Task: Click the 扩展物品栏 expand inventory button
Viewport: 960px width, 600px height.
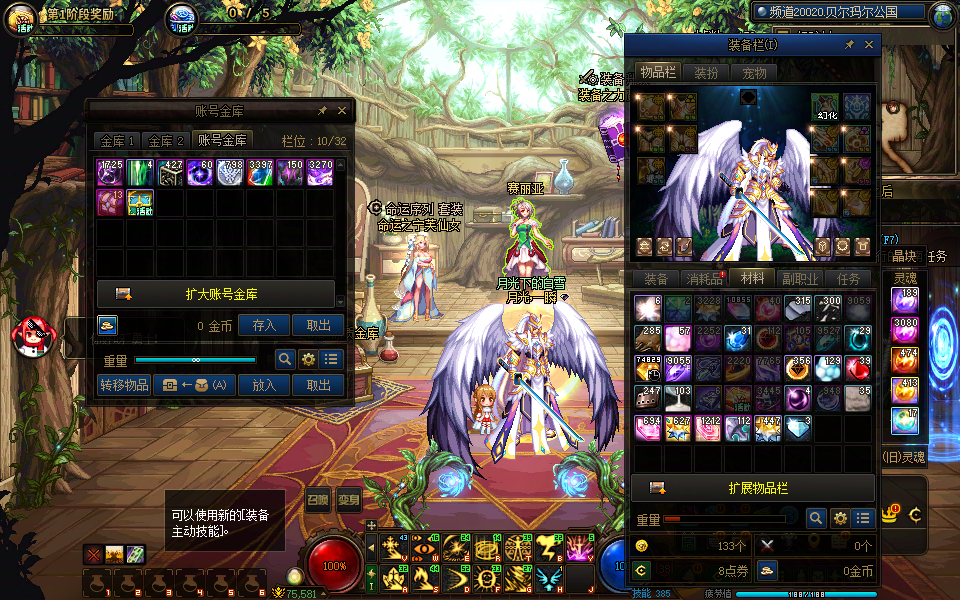Action: (x=753, y=488)
